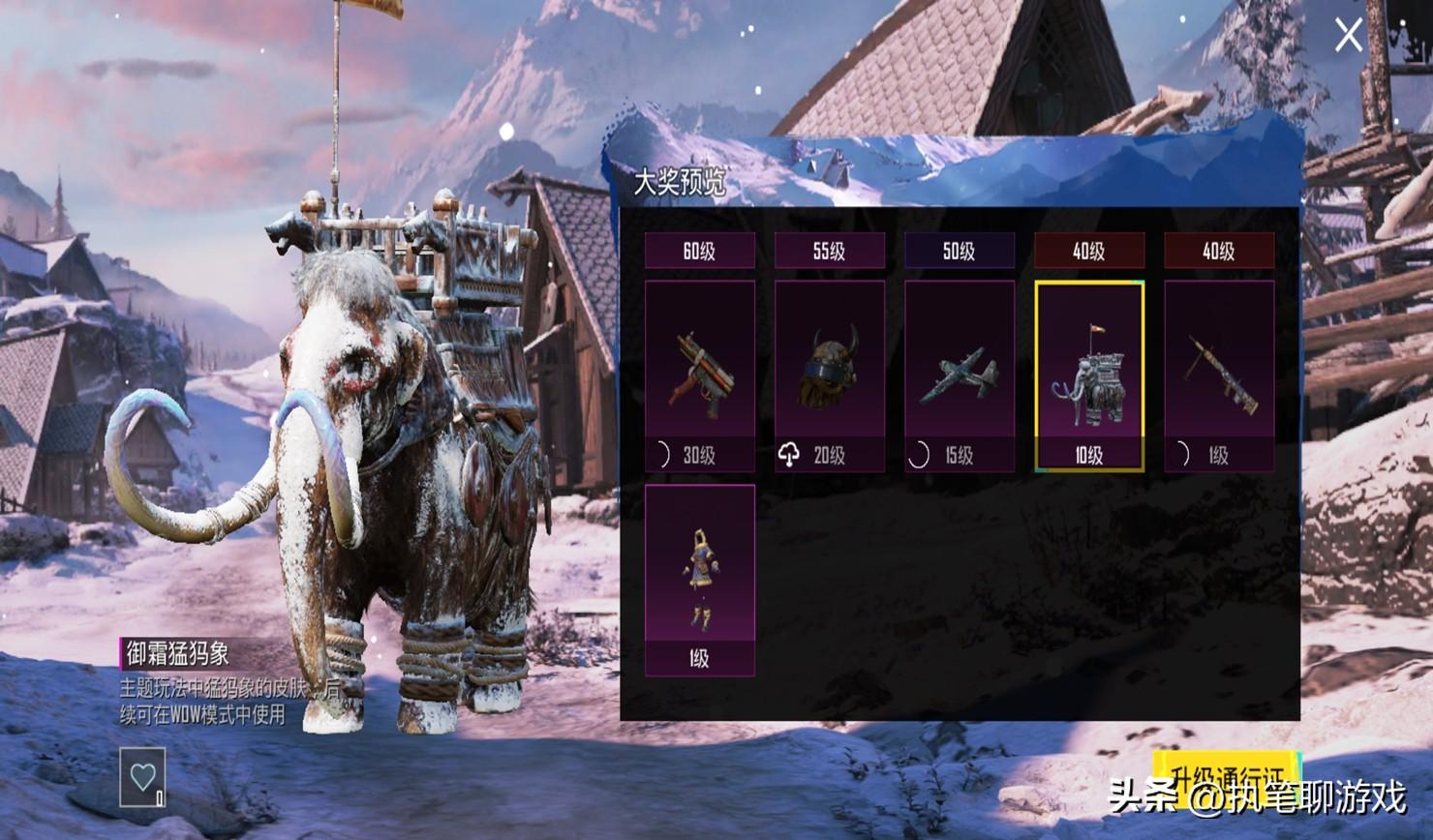Select the level 1 outfit reward
1433x840 pixels.
pyautogui.click(x=699, y=579)
